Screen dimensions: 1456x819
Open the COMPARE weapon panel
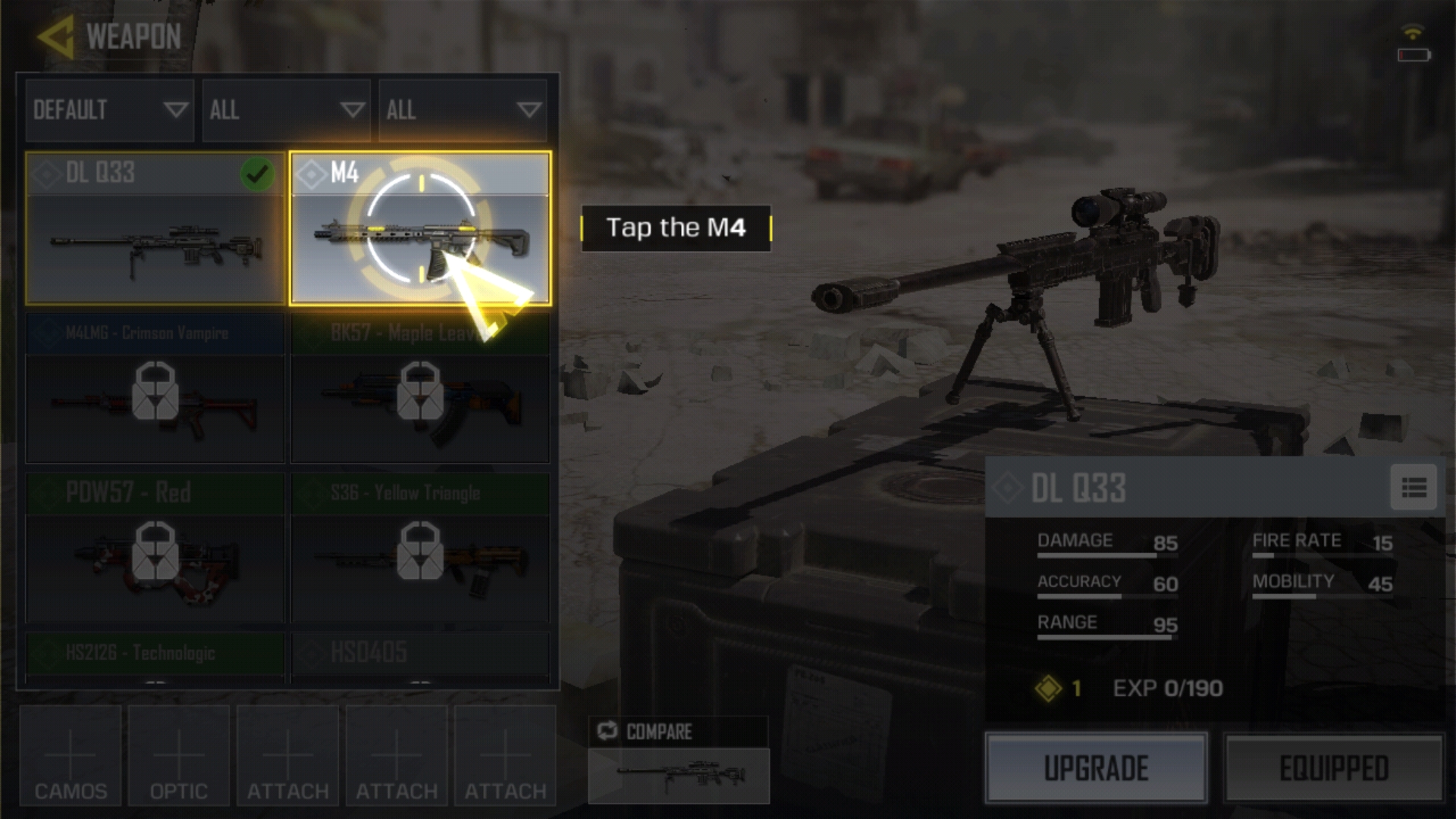click(x=679, y=760)
